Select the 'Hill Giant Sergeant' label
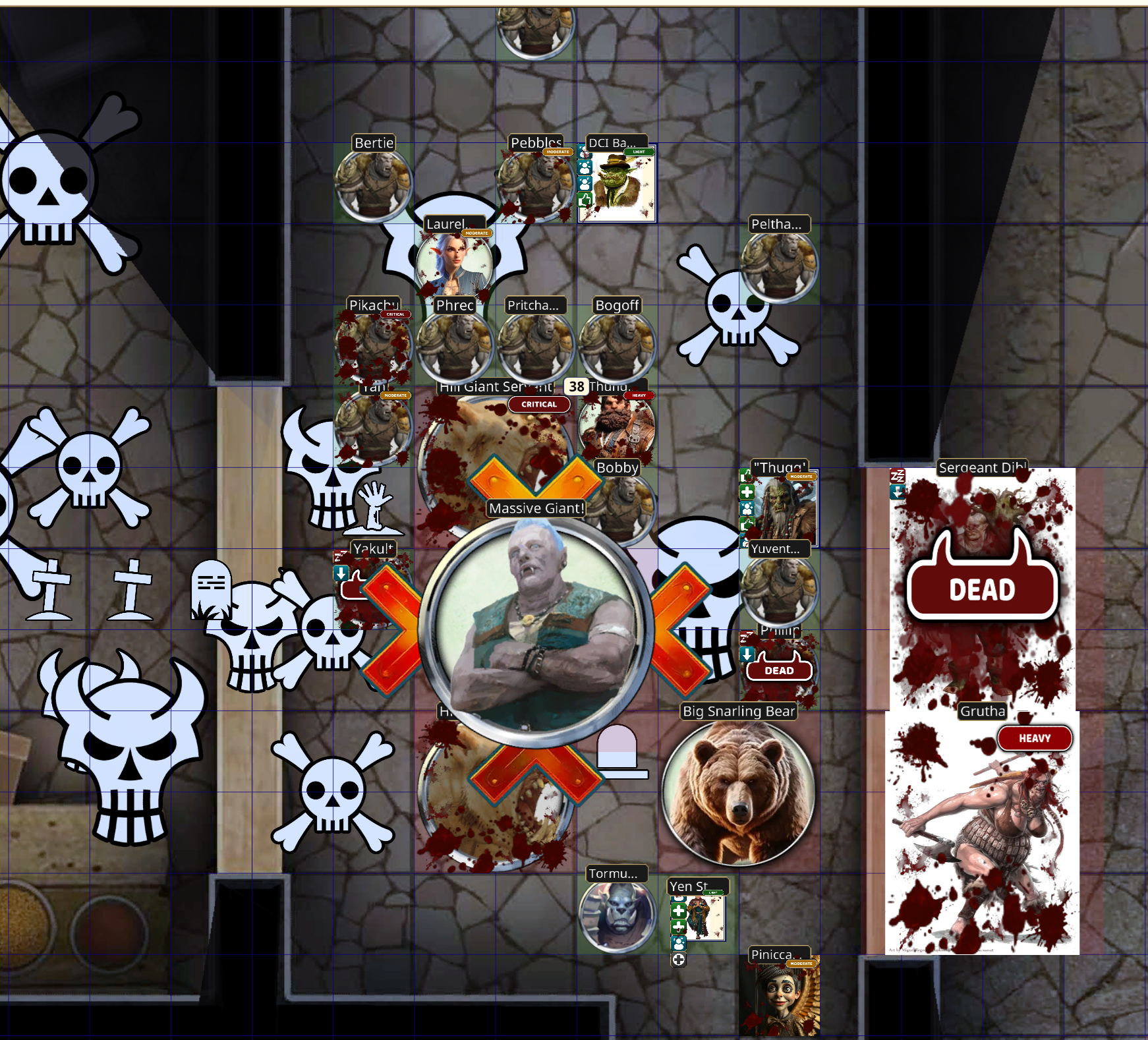1148x1040 pixels. click(x=495, y=387)
